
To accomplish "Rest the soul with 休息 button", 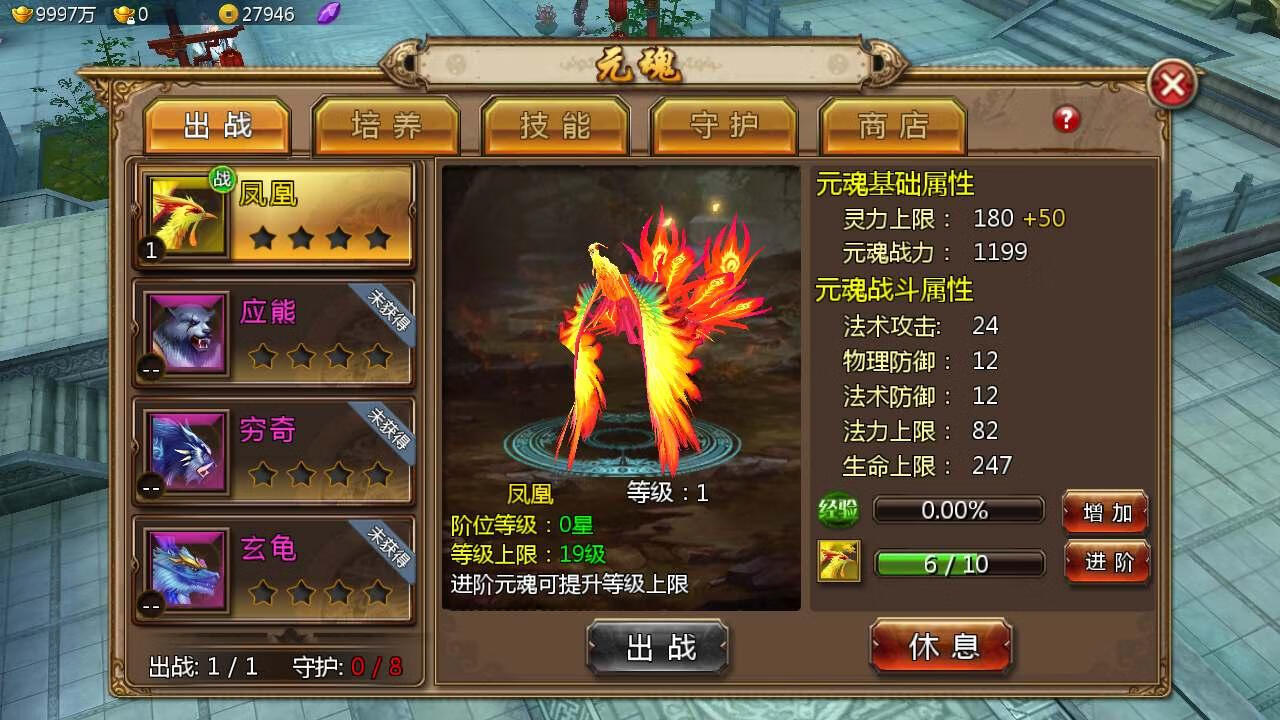I will (941, 646).
